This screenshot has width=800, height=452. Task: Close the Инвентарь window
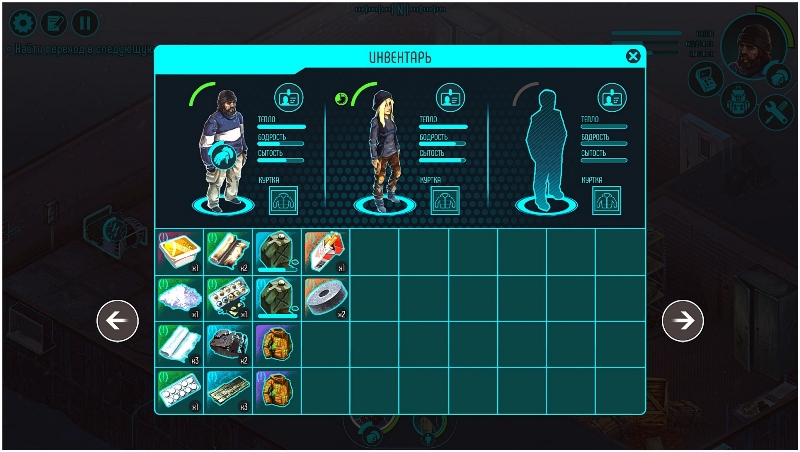tap(633, 56)
